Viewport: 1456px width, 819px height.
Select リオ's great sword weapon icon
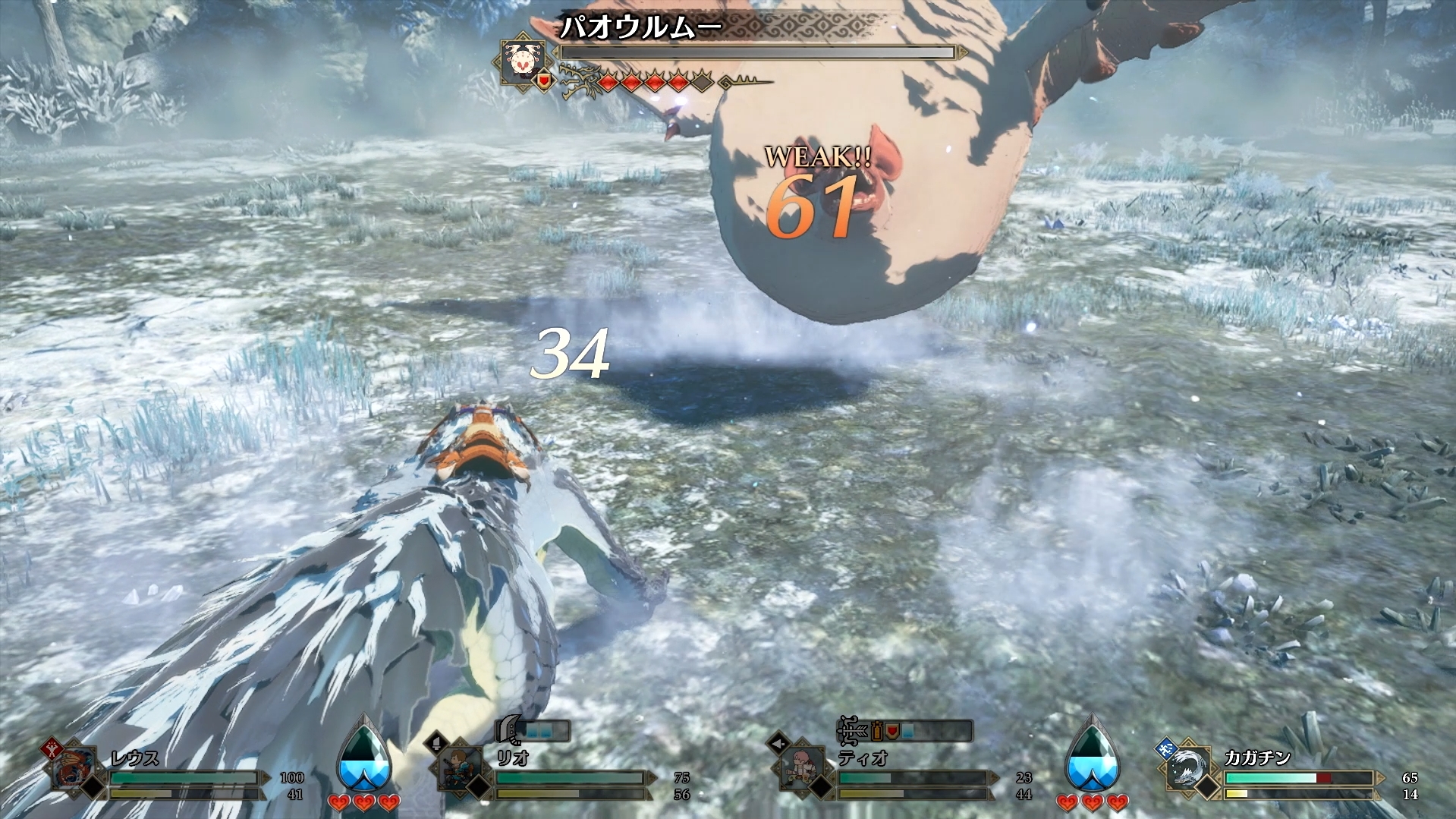click(507, 731)
